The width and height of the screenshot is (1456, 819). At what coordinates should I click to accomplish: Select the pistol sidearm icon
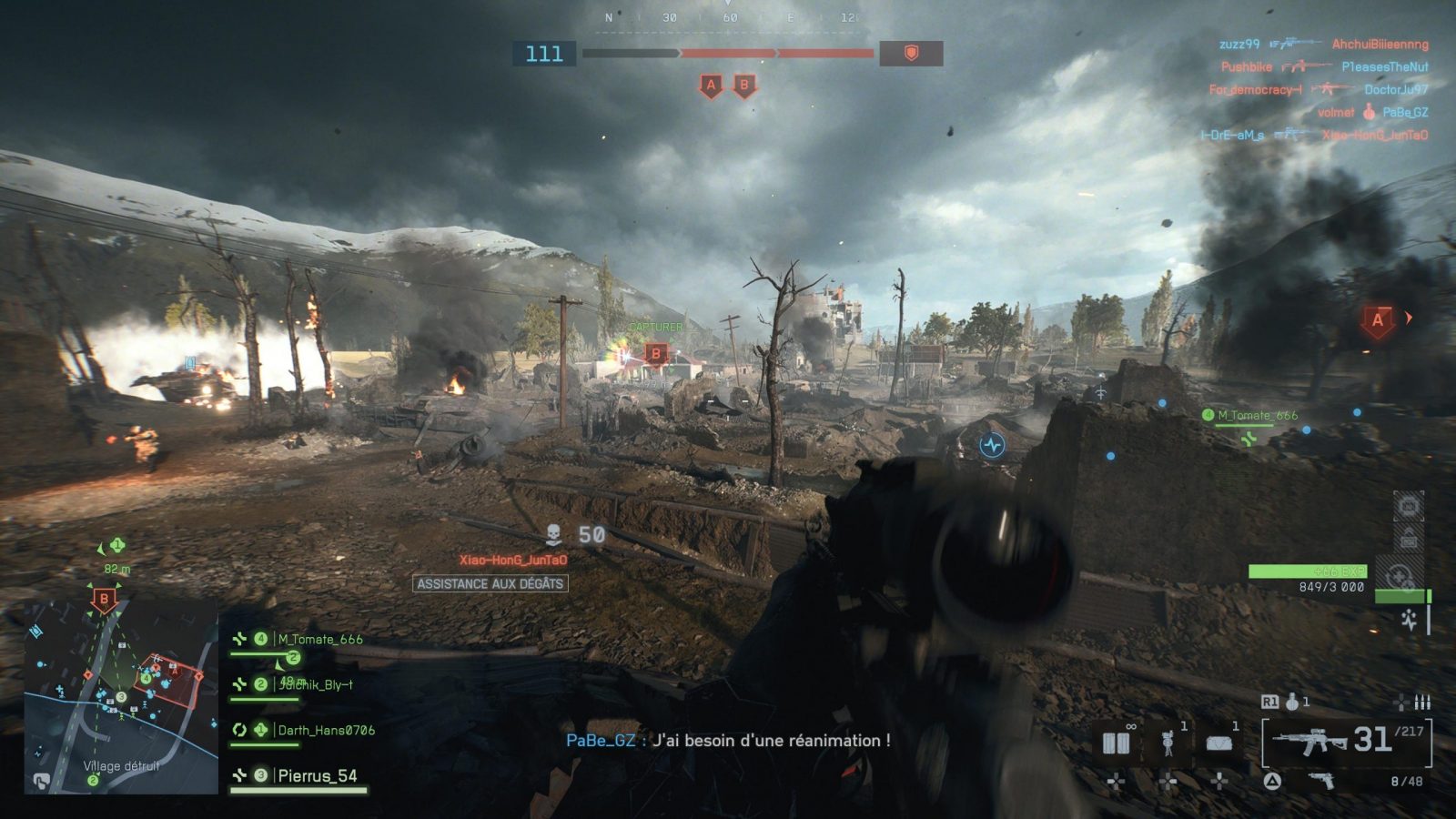[x=1319, y=781]
